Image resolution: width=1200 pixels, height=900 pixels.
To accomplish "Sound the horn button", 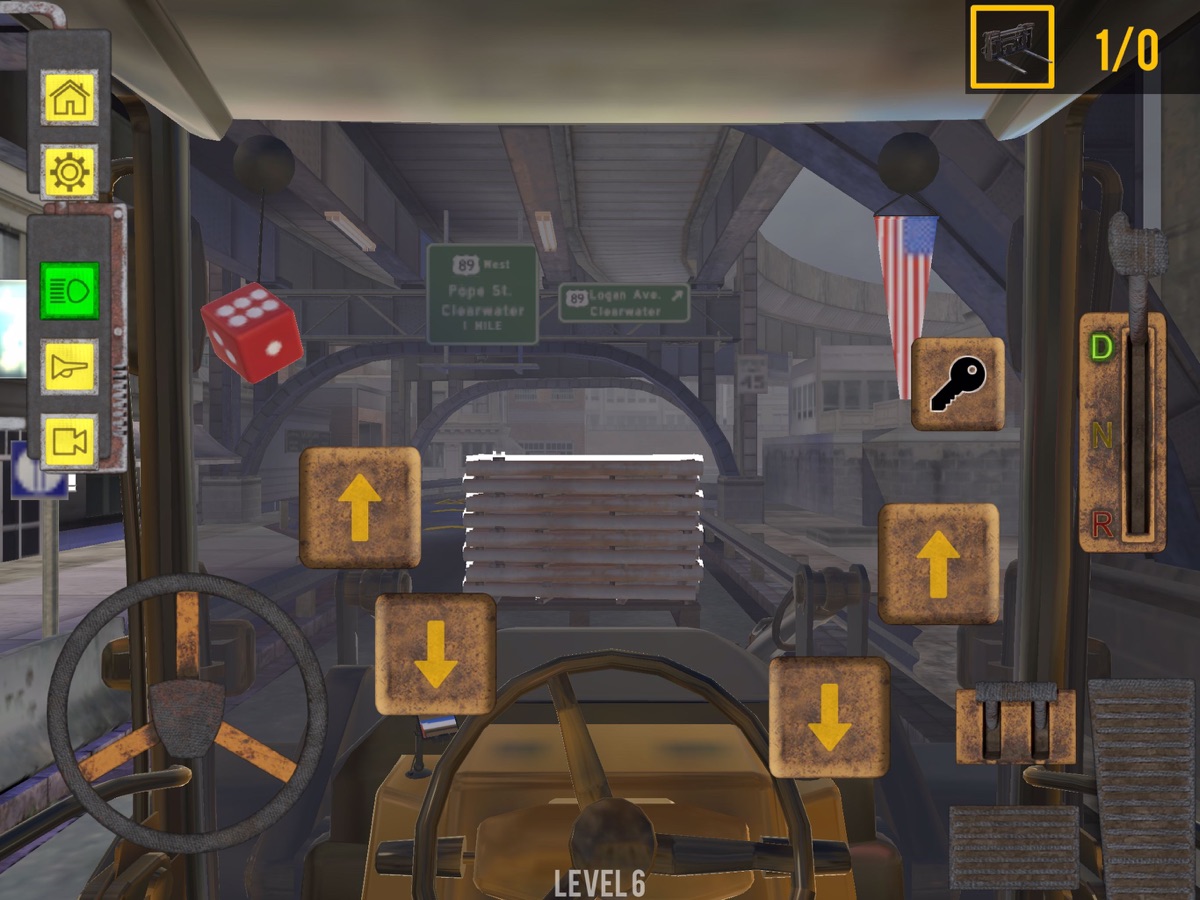I will [x=69, y=367].
